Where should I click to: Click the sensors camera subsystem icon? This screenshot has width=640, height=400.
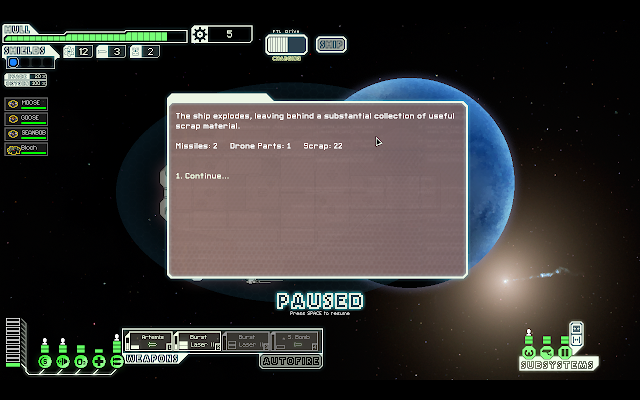pos(547,352)
